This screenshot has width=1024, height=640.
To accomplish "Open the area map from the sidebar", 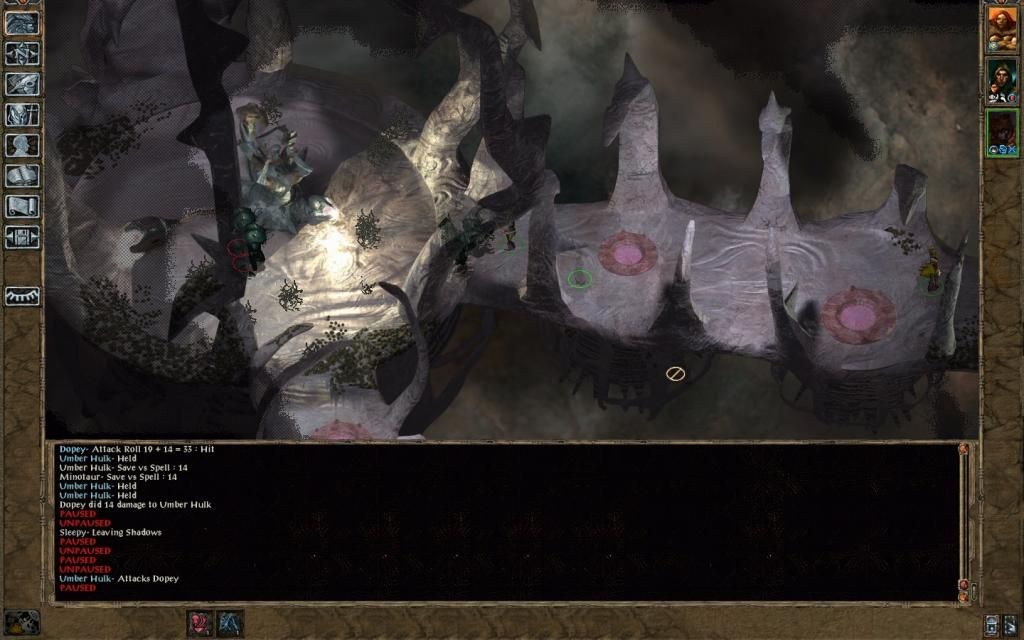I will [x=22, y=53].
